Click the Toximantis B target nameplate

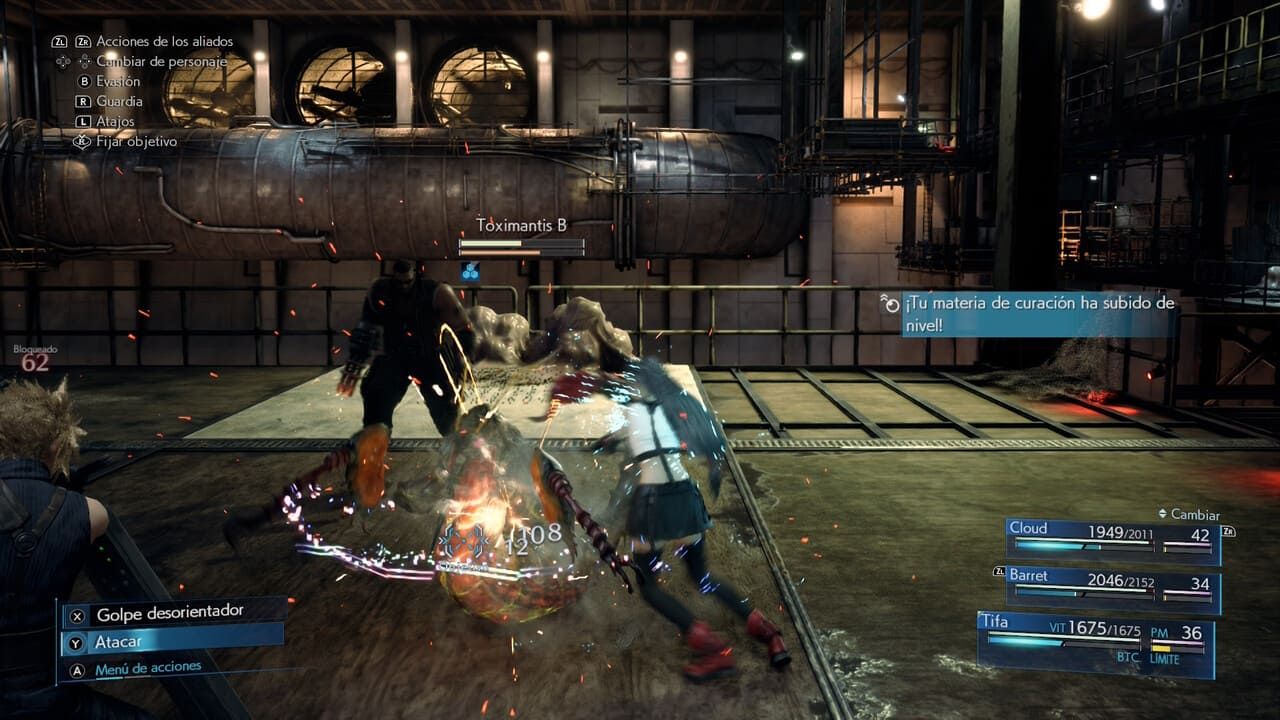tap(521, 226)
